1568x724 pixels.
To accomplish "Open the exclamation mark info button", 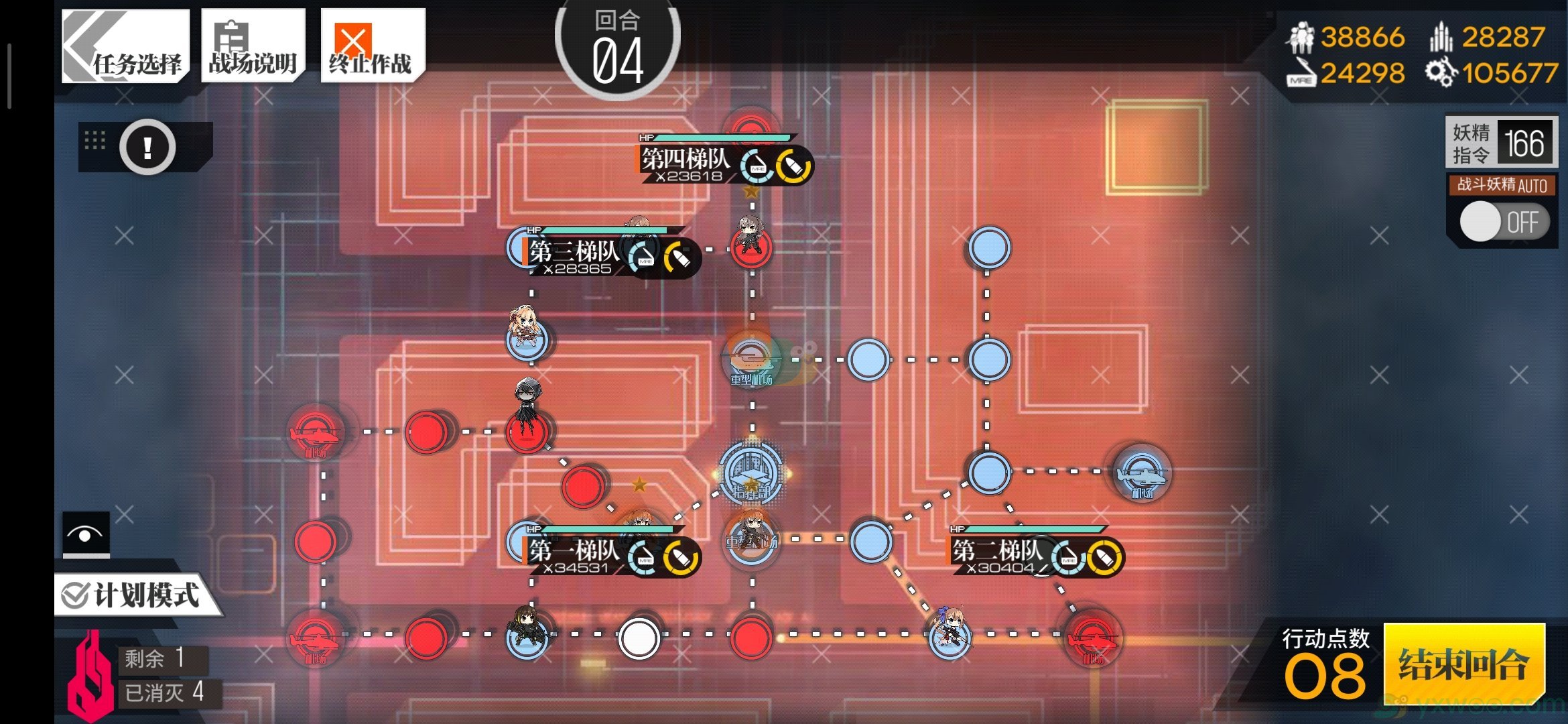I will point(147,147).
